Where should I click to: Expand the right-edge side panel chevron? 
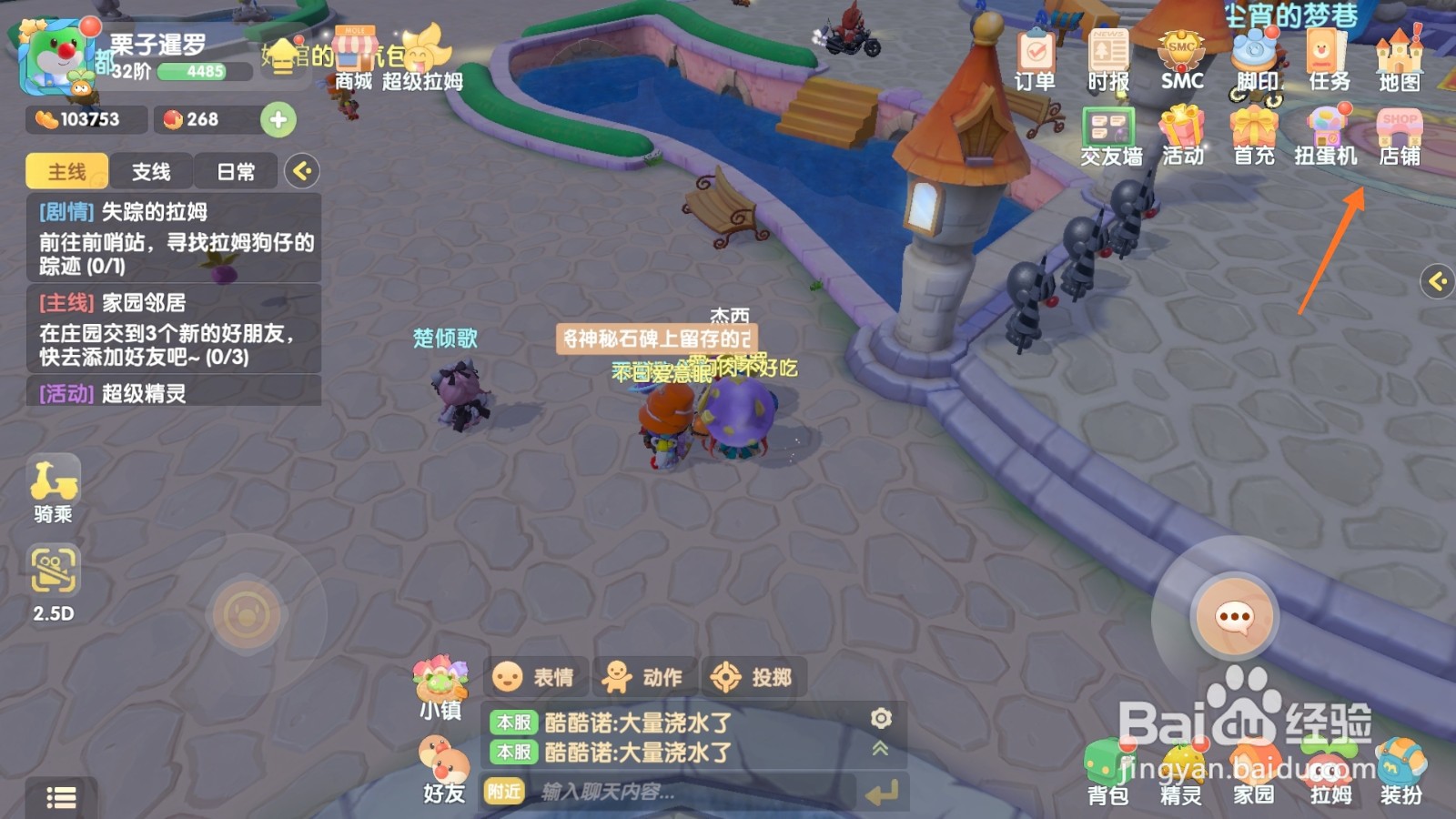[1438, 282]
